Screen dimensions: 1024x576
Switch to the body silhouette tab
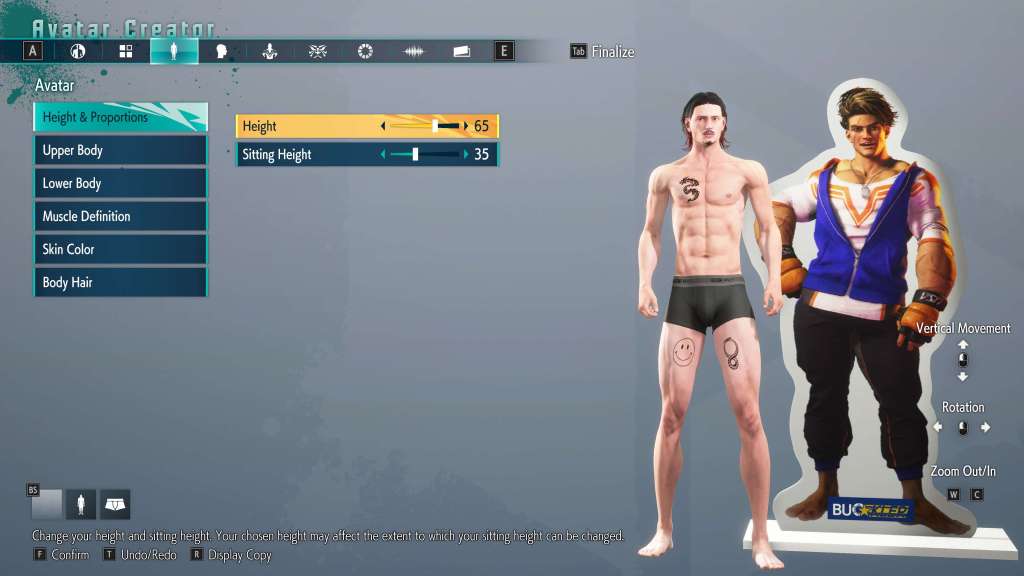pos(174,51)
